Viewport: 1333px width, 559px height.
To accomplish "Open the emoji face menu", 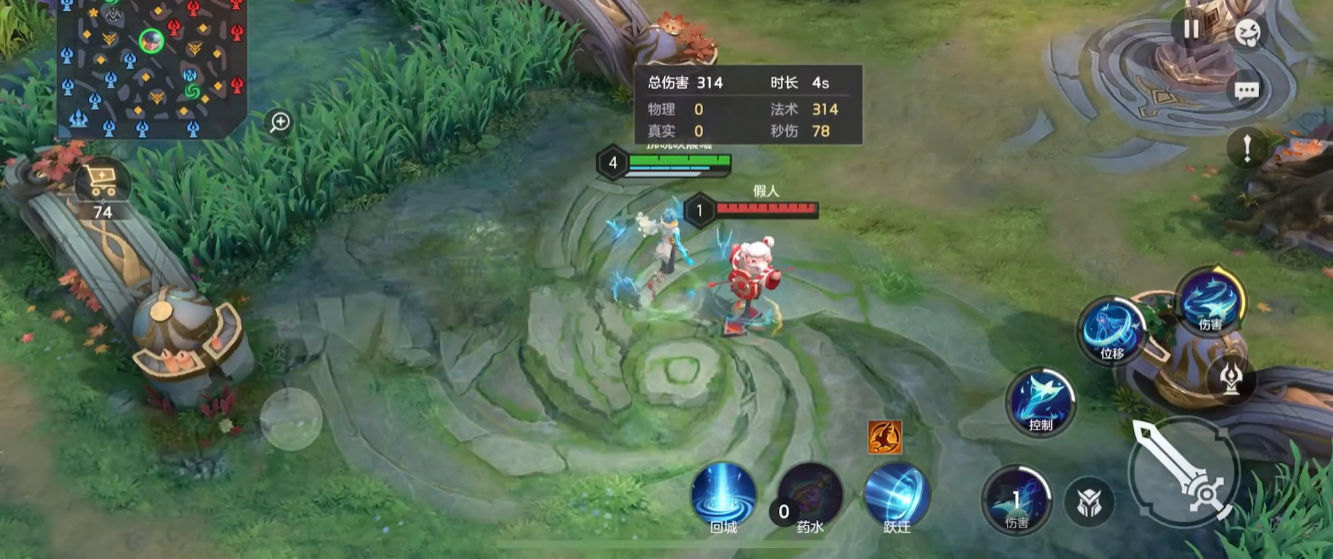I will point(1247,32).
